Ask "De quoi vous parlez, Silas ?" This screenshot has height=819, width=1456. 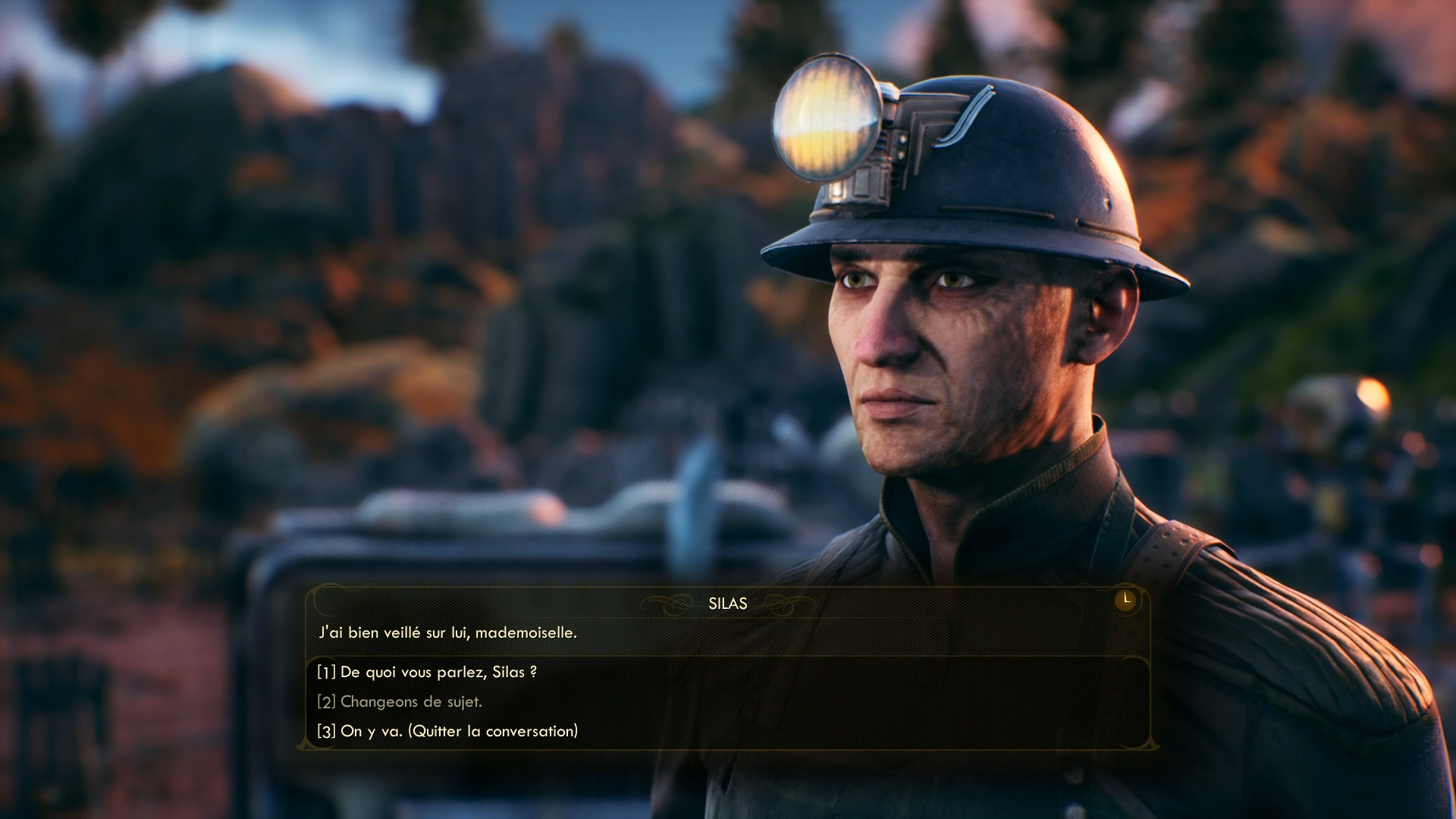(427, 673)
